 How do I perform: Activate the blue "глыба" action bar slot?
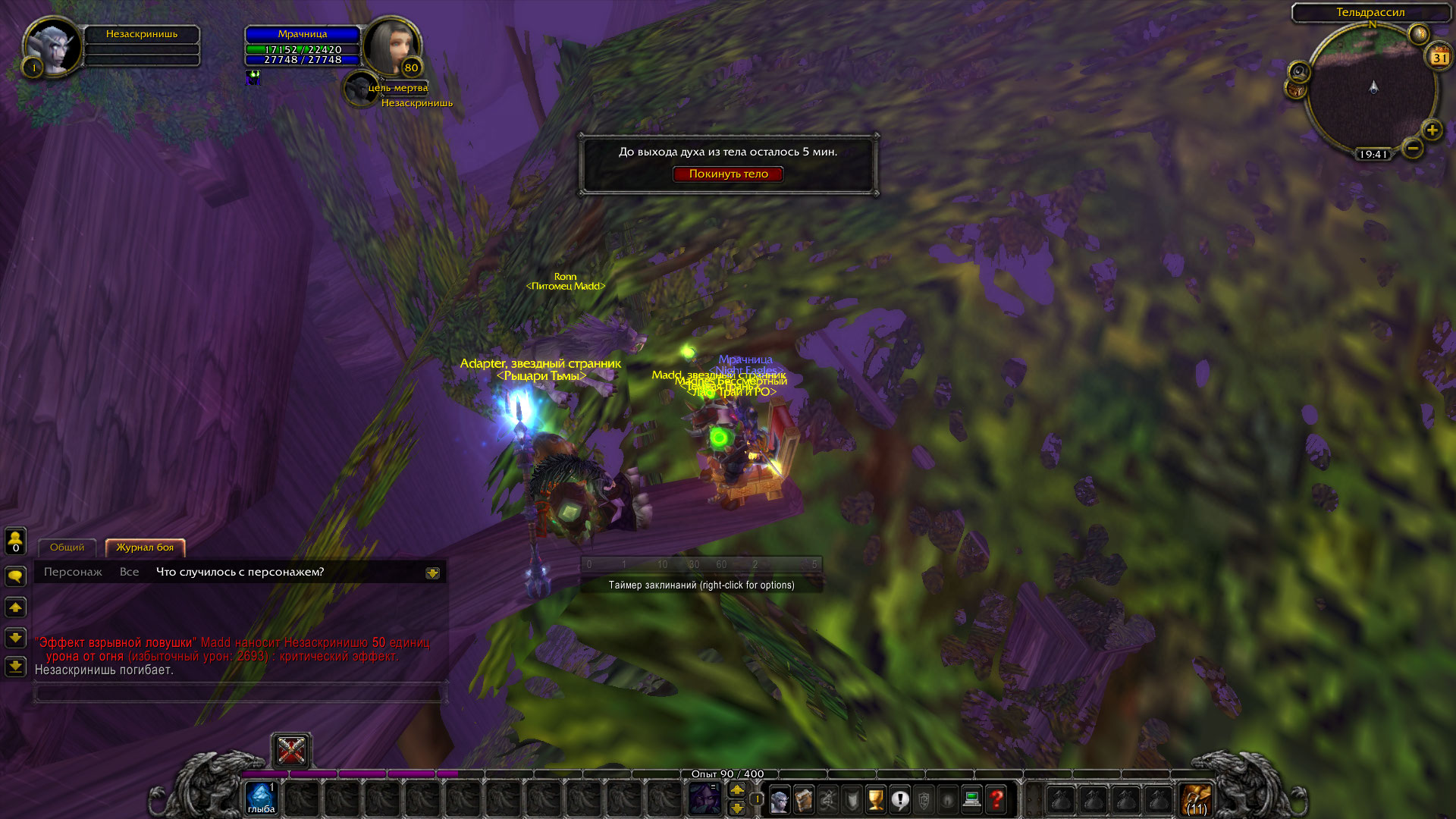261,799
